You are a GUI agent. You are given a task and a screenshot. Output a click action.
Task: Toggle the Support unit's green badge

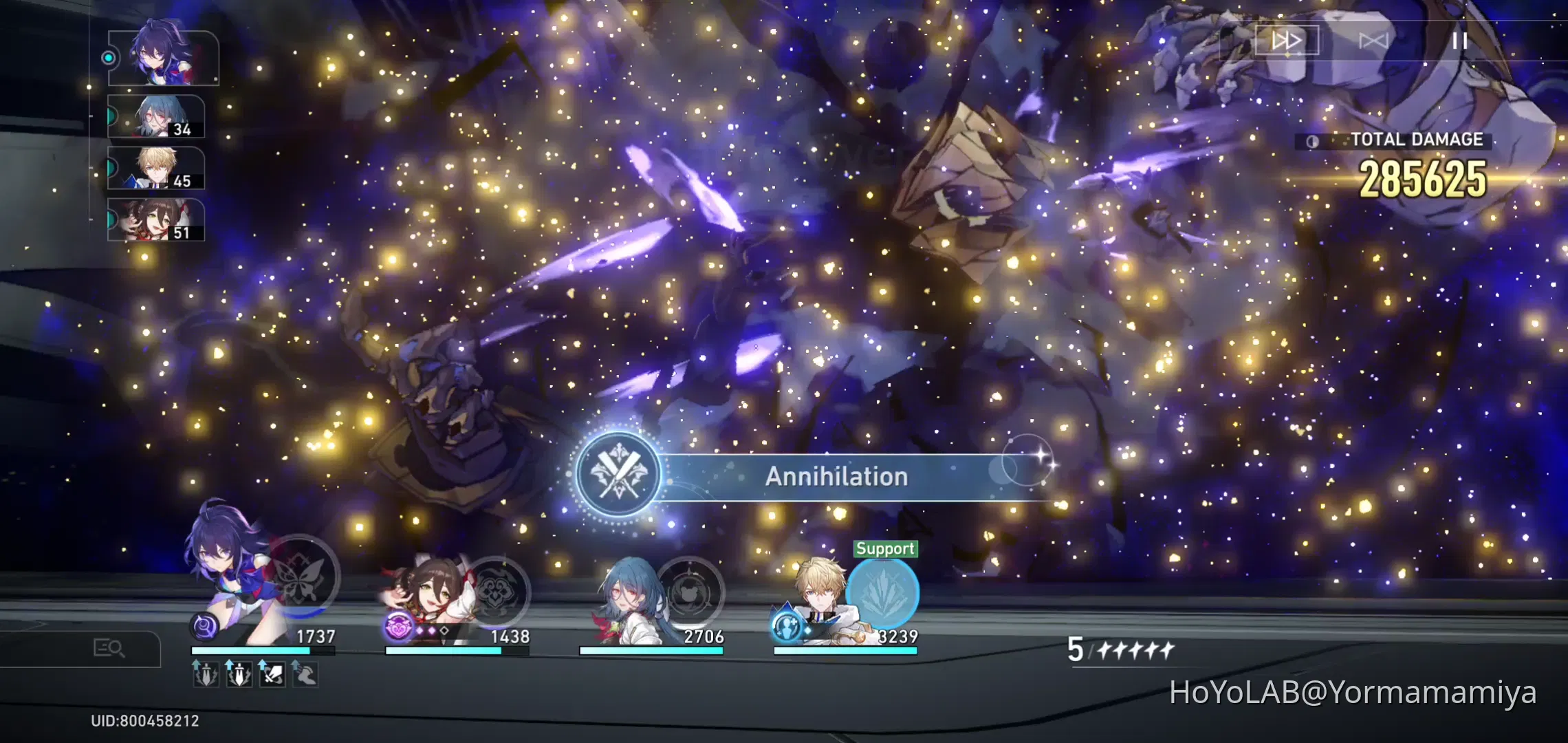point(886,549)
